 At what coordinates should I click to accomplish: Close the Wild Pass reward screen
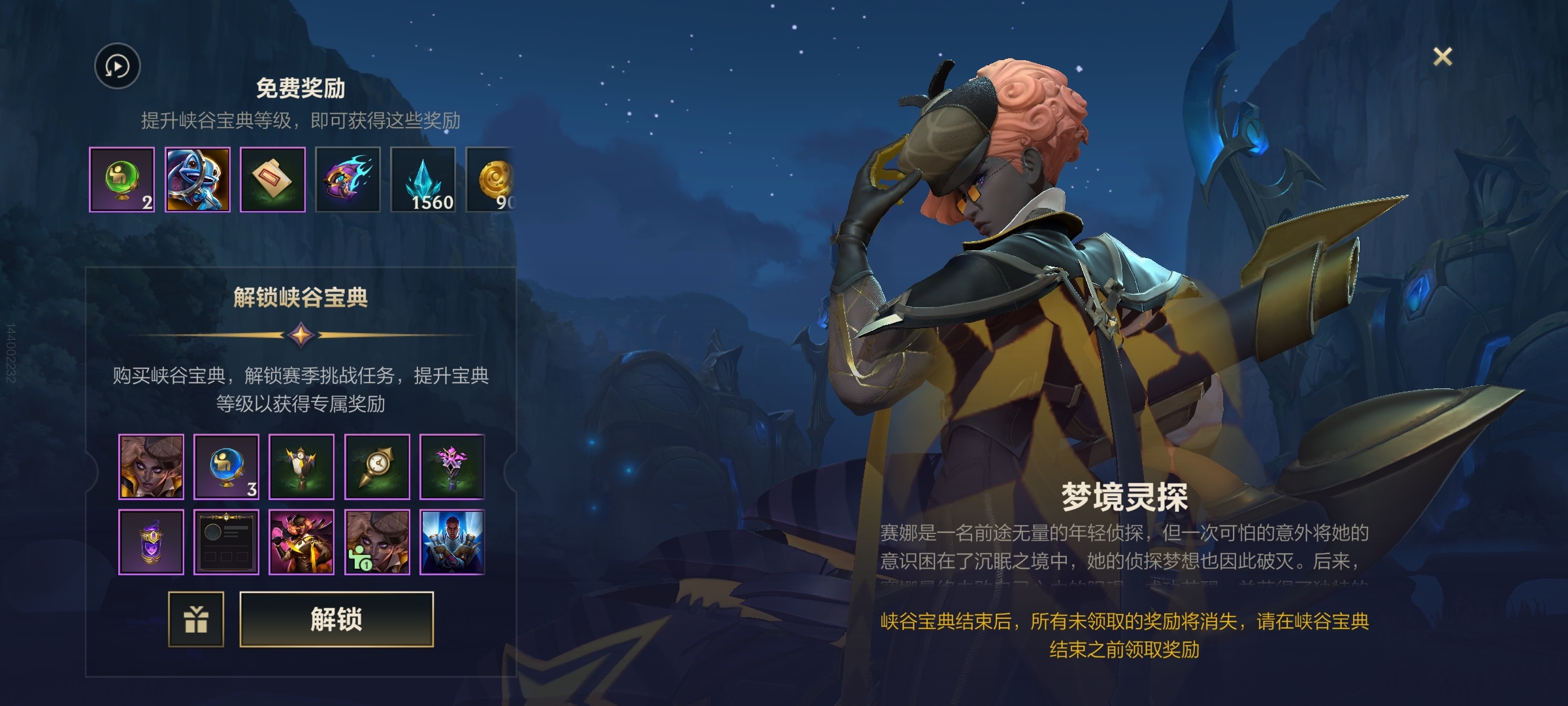pyautogui.click(x=1442, y=57)
